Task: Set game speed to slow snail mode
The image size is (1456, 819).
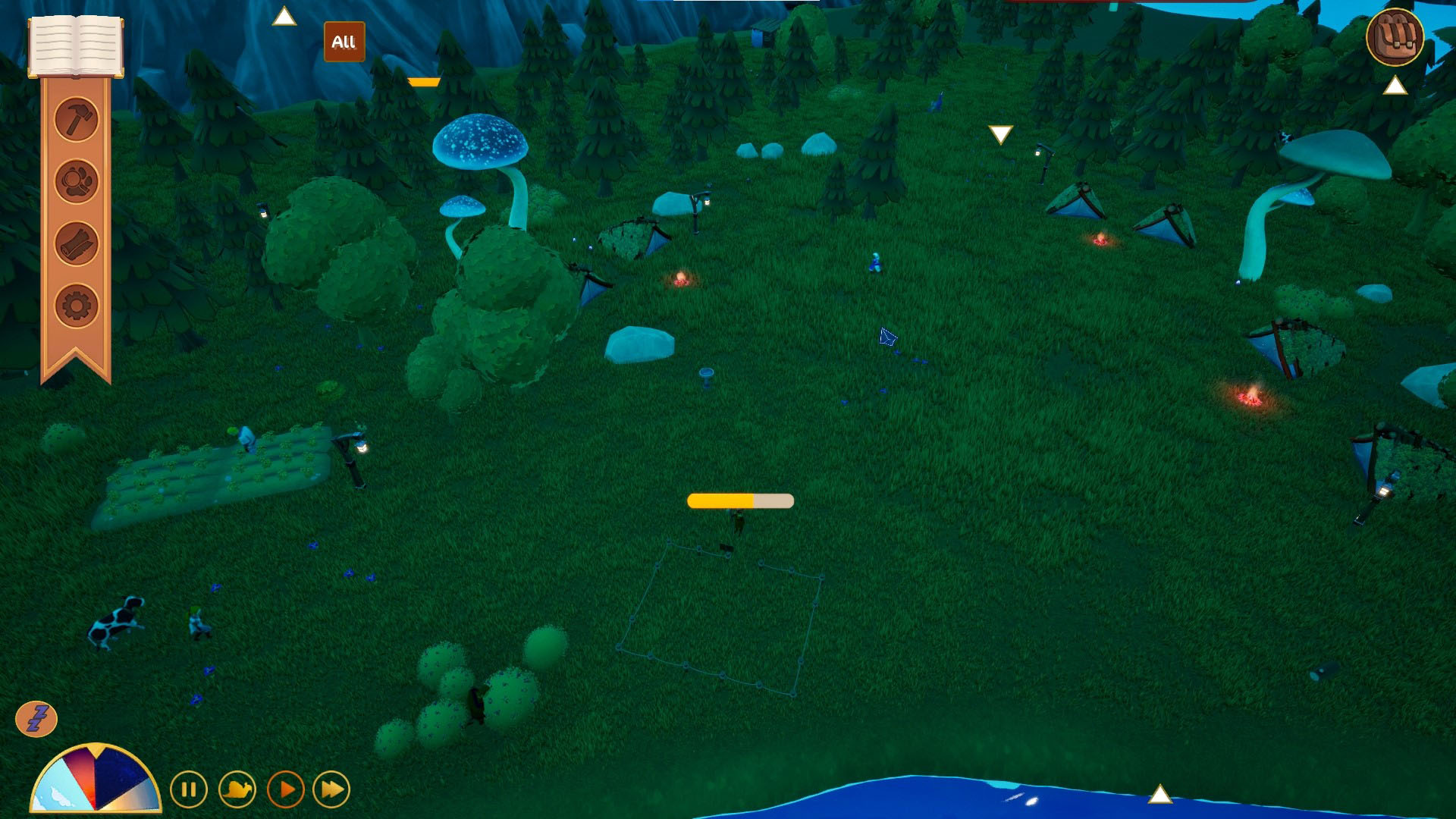Action: [237, 789]
